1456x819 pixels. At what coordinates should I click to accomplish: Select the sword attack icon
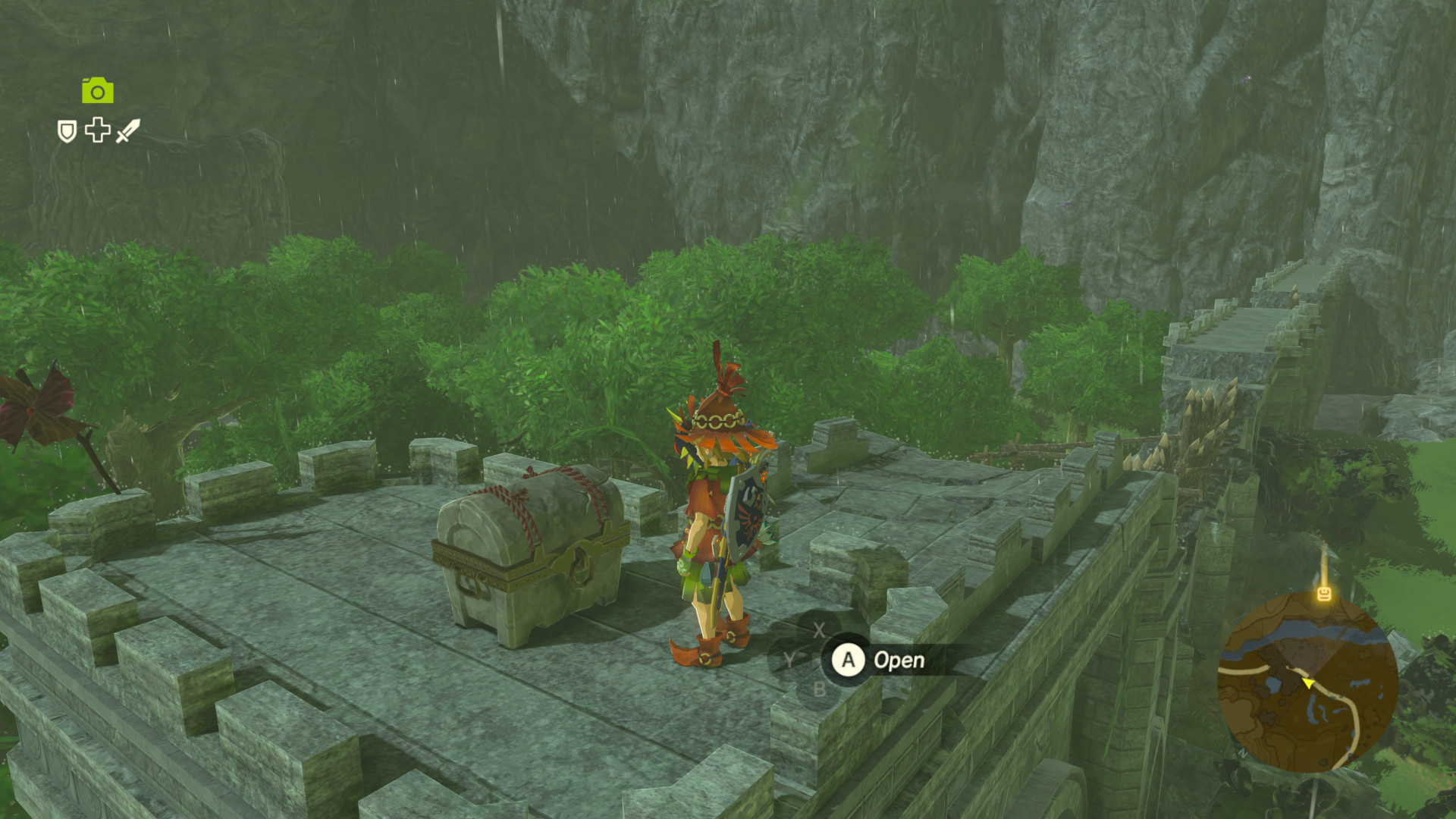click(x=130, y=131)
